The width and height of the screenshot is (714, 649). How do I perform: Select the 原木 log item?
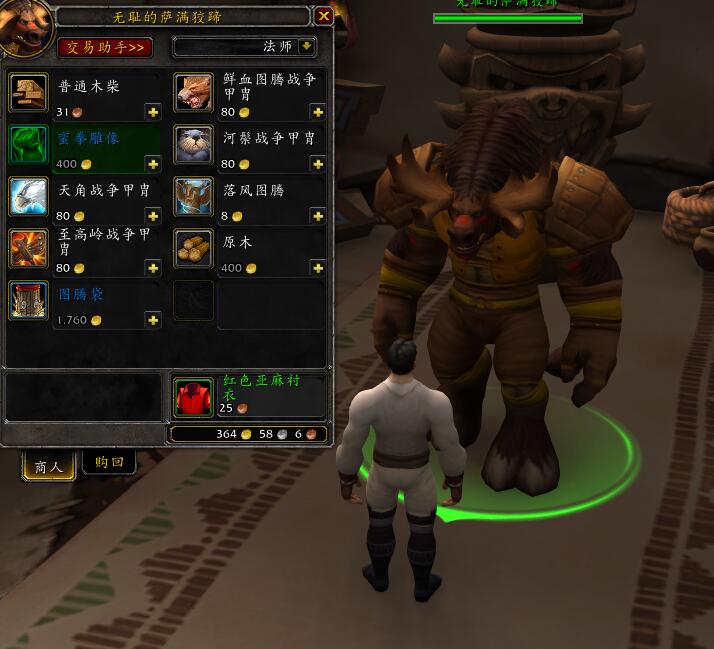(195, 249)
